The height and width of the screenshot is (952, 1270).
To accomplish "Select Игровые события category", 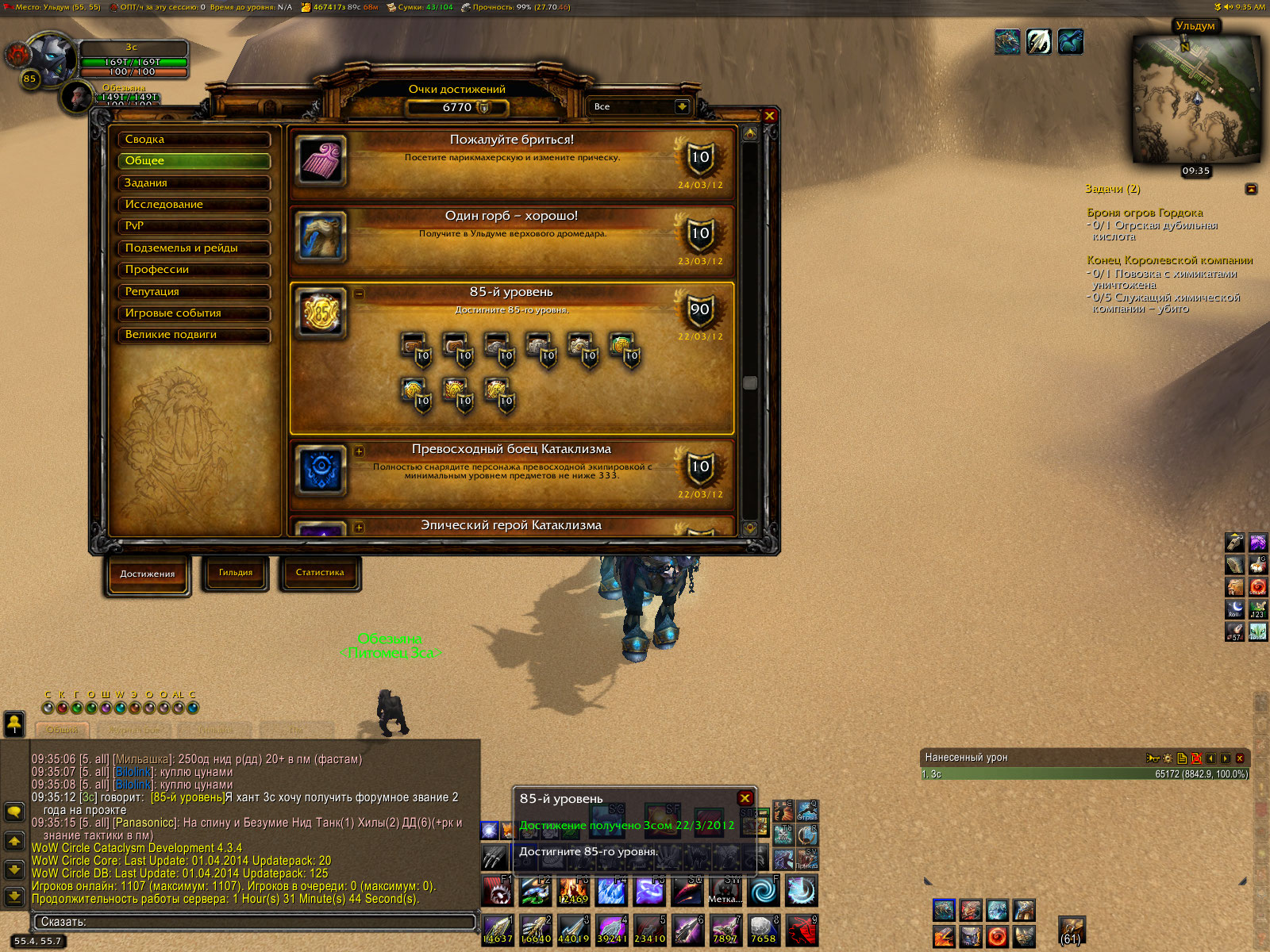I will 194,313.
